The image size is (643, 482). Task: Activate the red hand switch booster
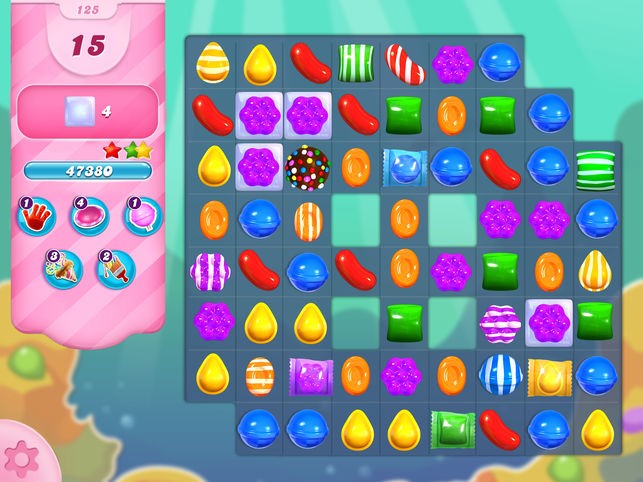(36, 217)
